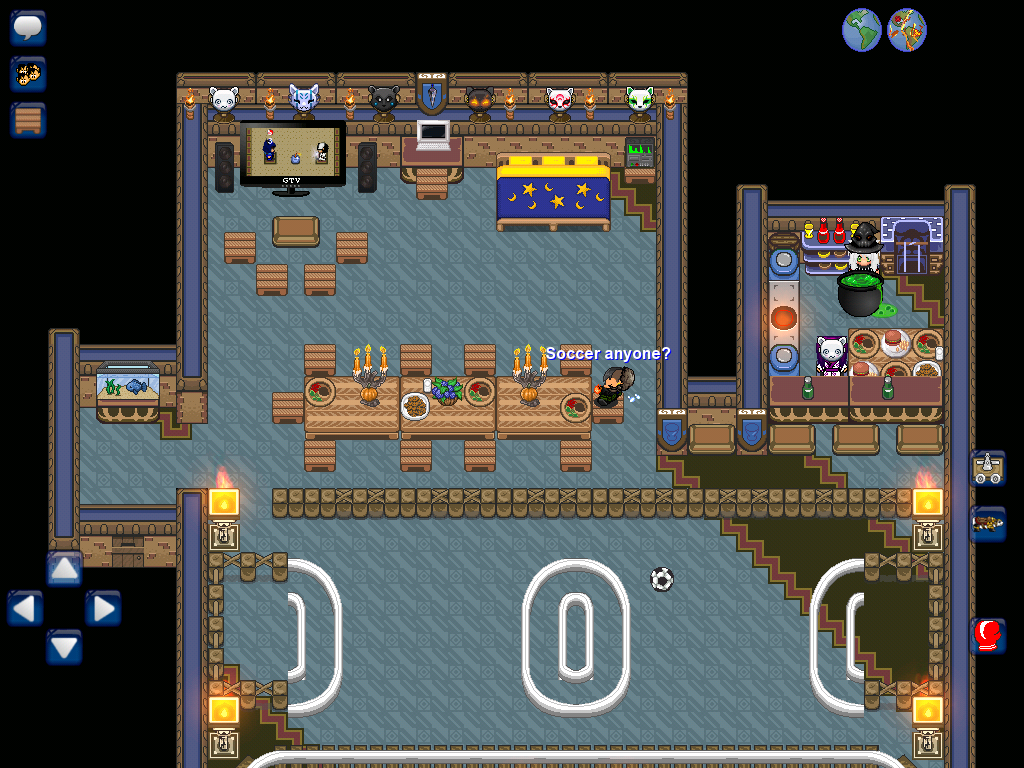Tap the down arrow on the d-pad
This screenshot has height=768, width=1024.
(65, 647)
